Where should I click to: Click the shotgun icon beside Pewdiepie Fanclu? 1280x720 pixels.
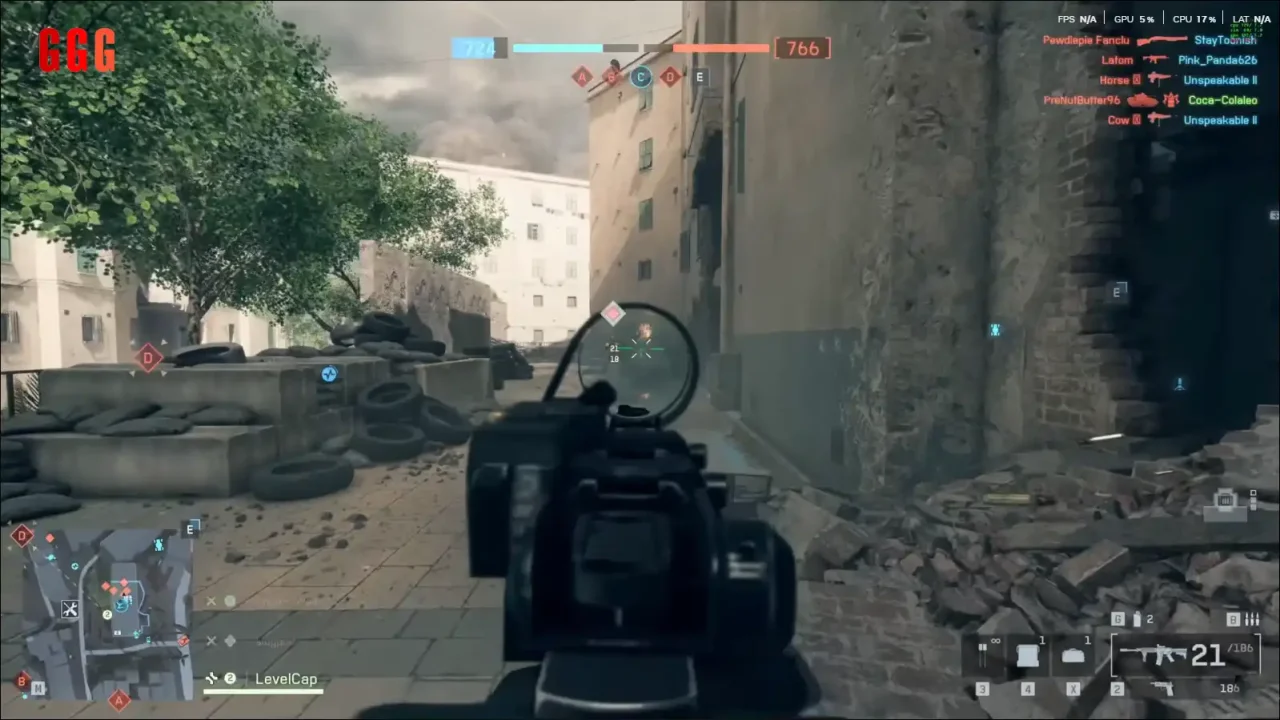pyautogui.click(x=1162, y=40)
